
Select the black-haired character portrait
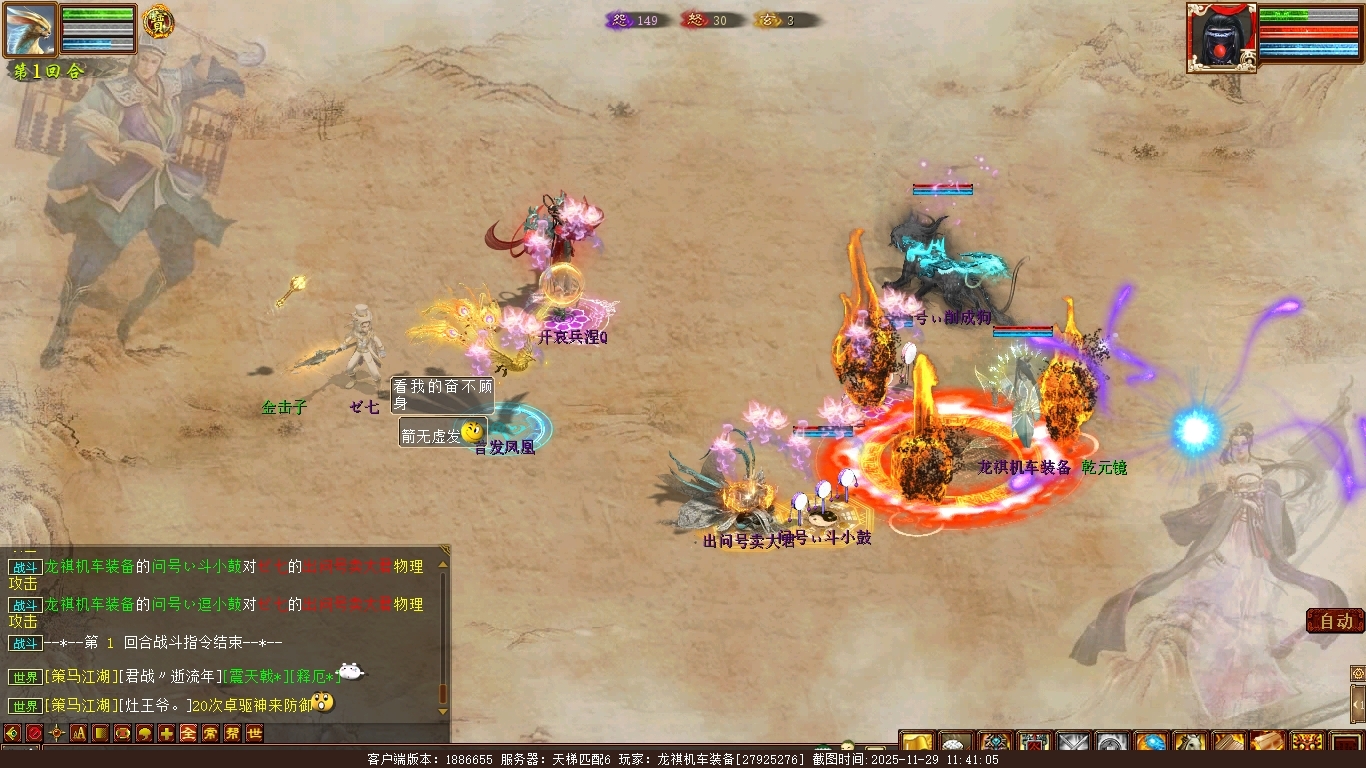pos(1221,38)
